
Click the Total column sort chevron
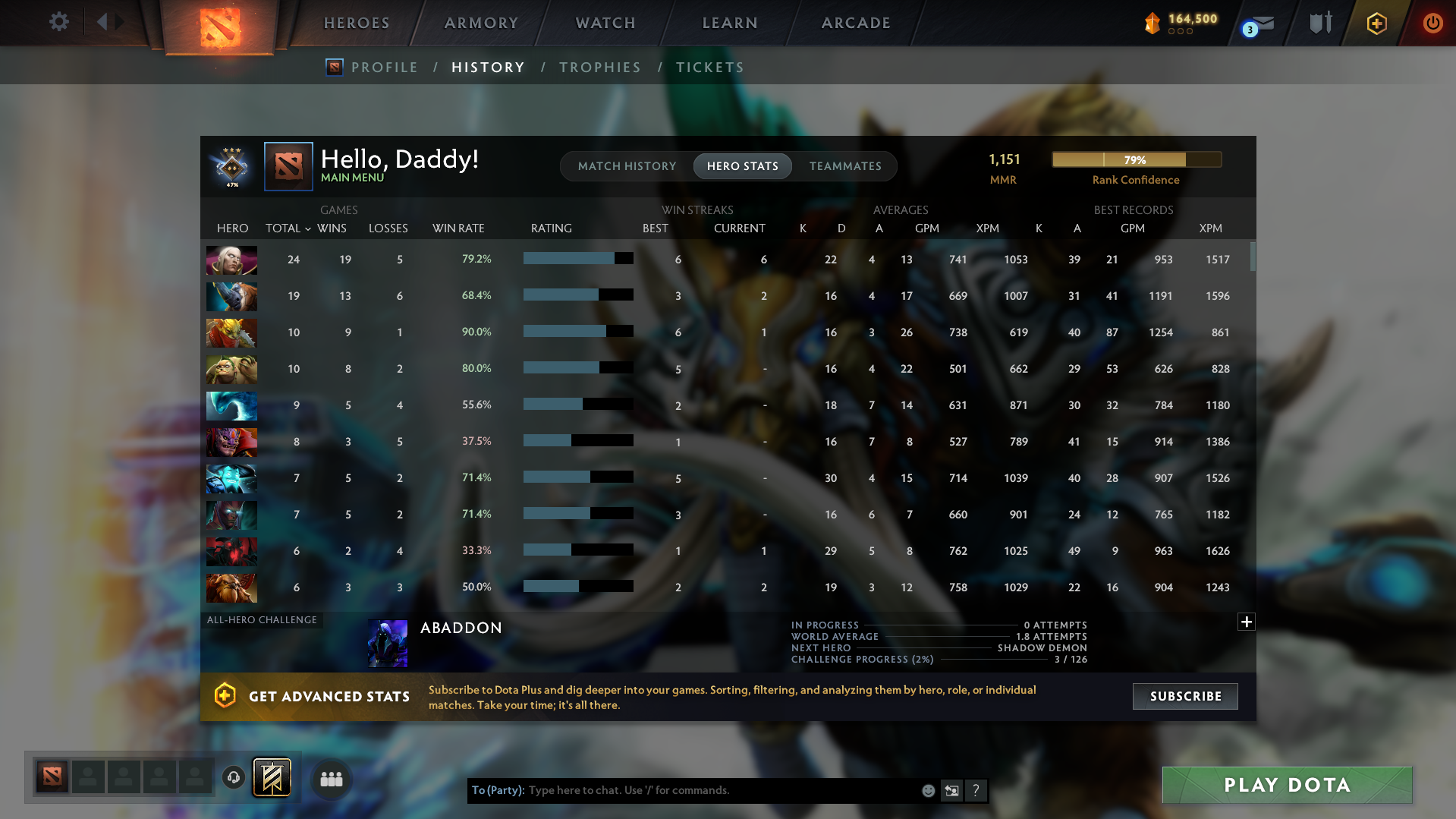click(307, 228)
